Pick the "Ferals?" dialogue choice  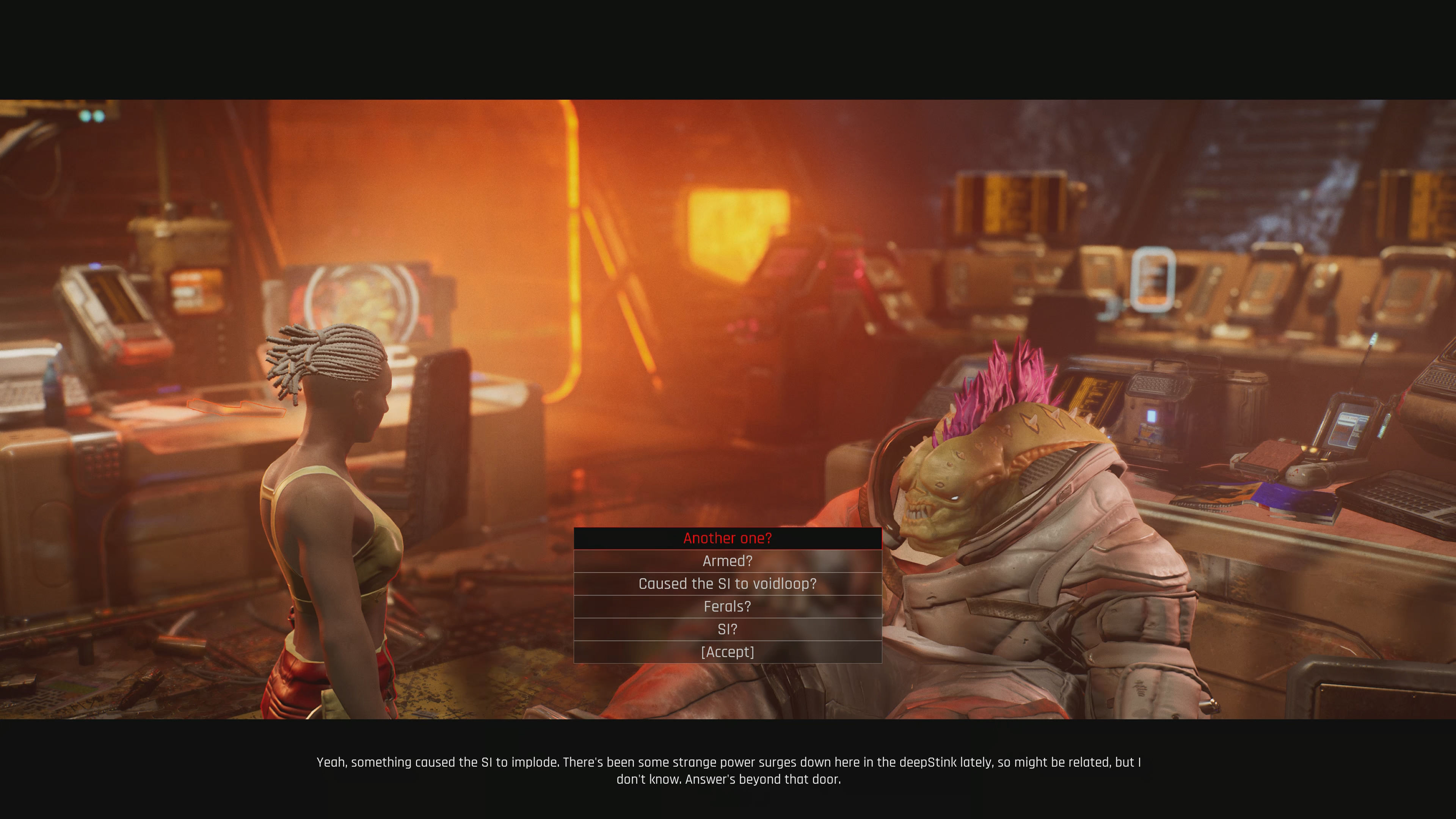[x=728, y=607]
